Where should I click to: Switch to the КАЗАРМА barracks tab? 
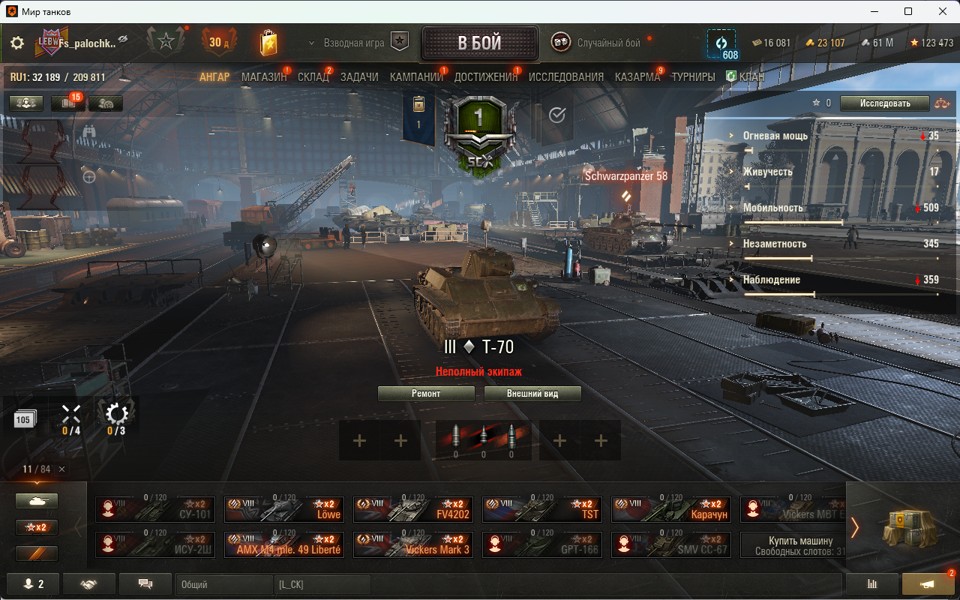click(637, 77)
